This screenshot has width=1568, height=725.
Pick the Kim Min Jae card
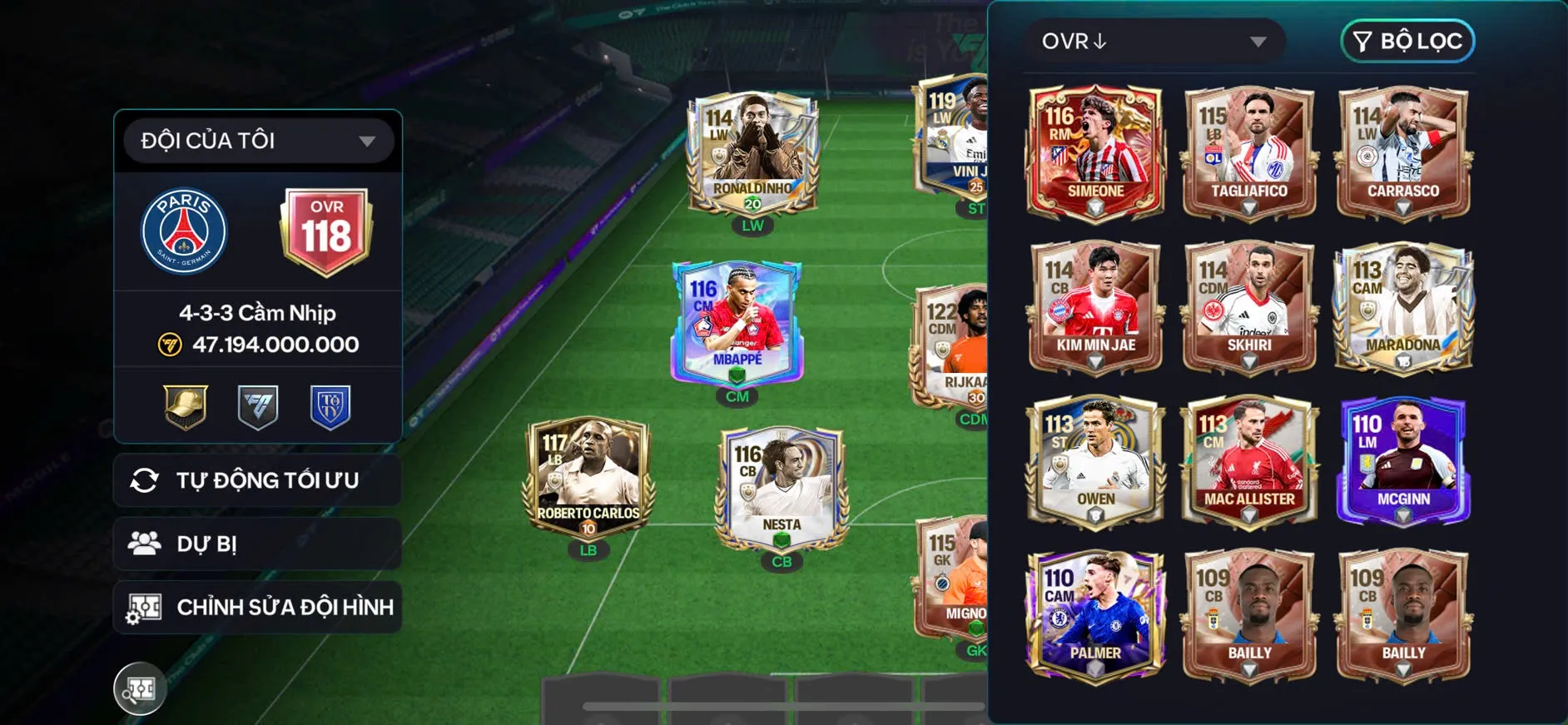[1095, 306]
